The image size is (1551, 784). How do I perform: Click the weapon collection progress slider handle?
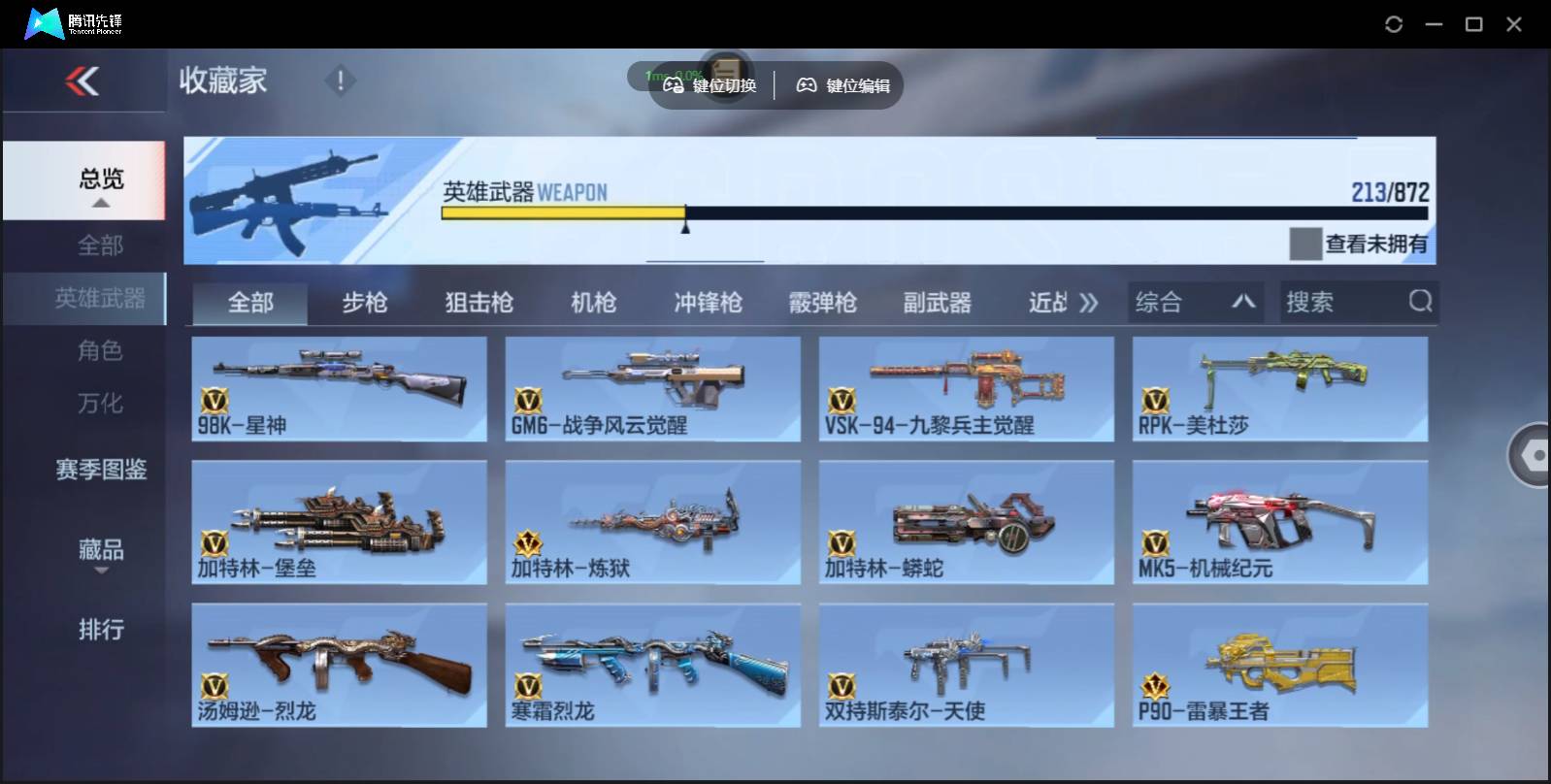(x=685, y=224)
